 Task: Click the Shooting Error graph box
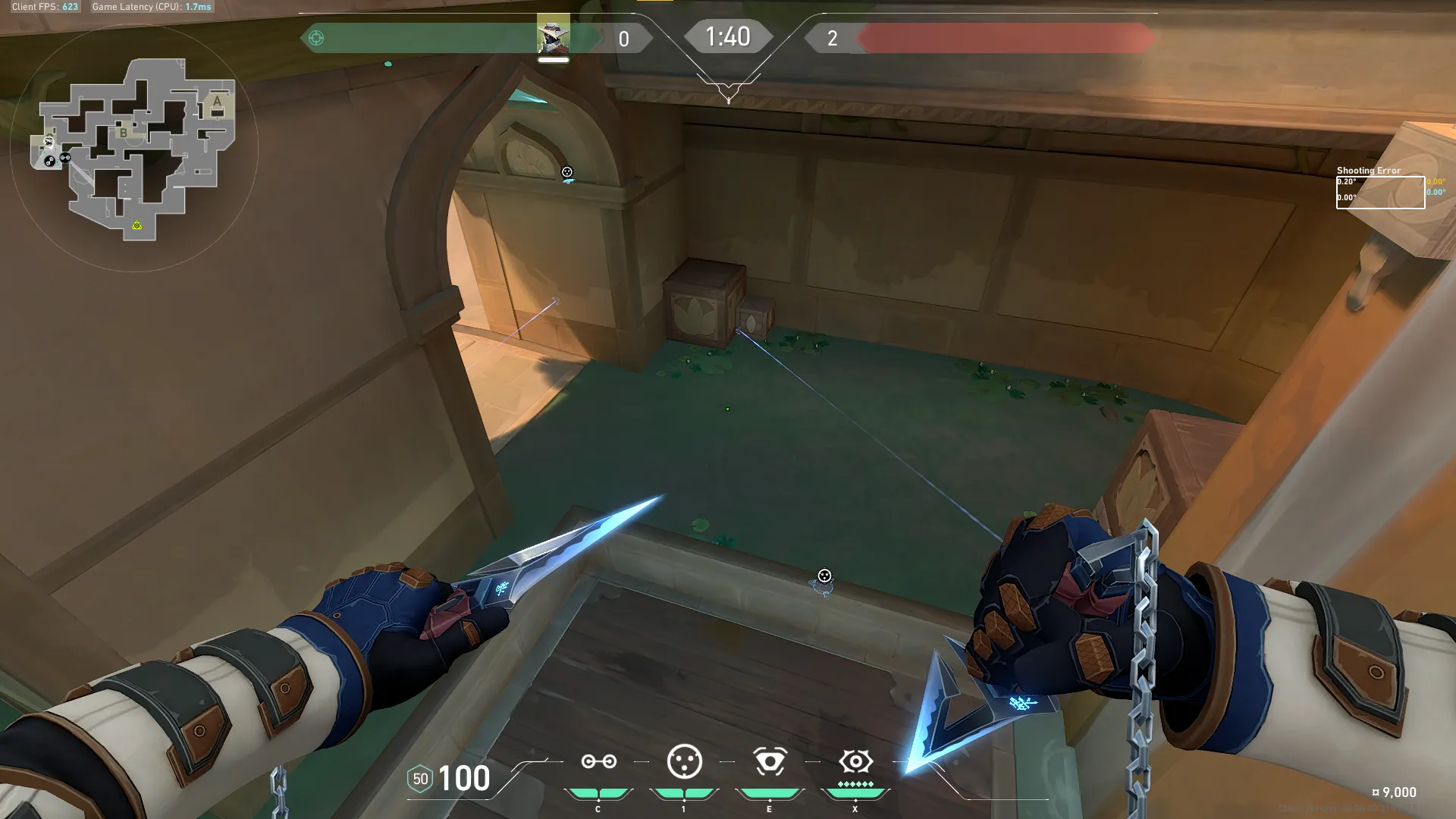pyautogui.click(x=1380, y=192)
